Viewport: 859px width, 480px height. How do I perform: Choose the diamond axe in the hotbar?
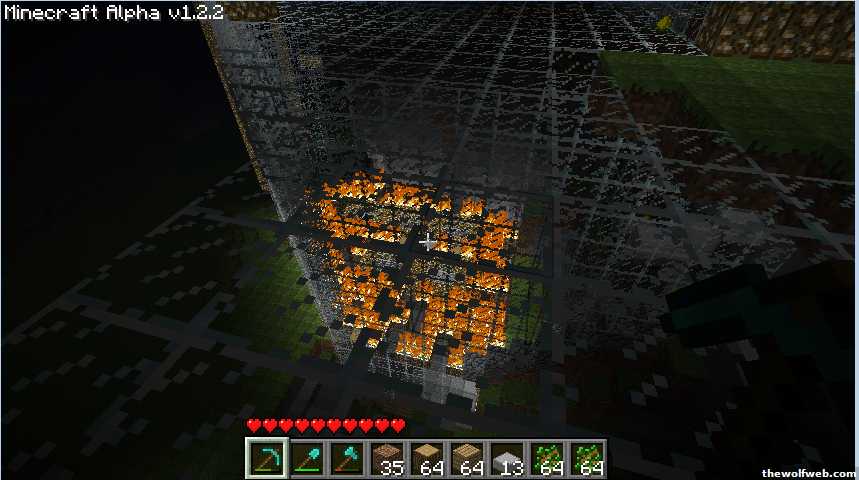346,460
